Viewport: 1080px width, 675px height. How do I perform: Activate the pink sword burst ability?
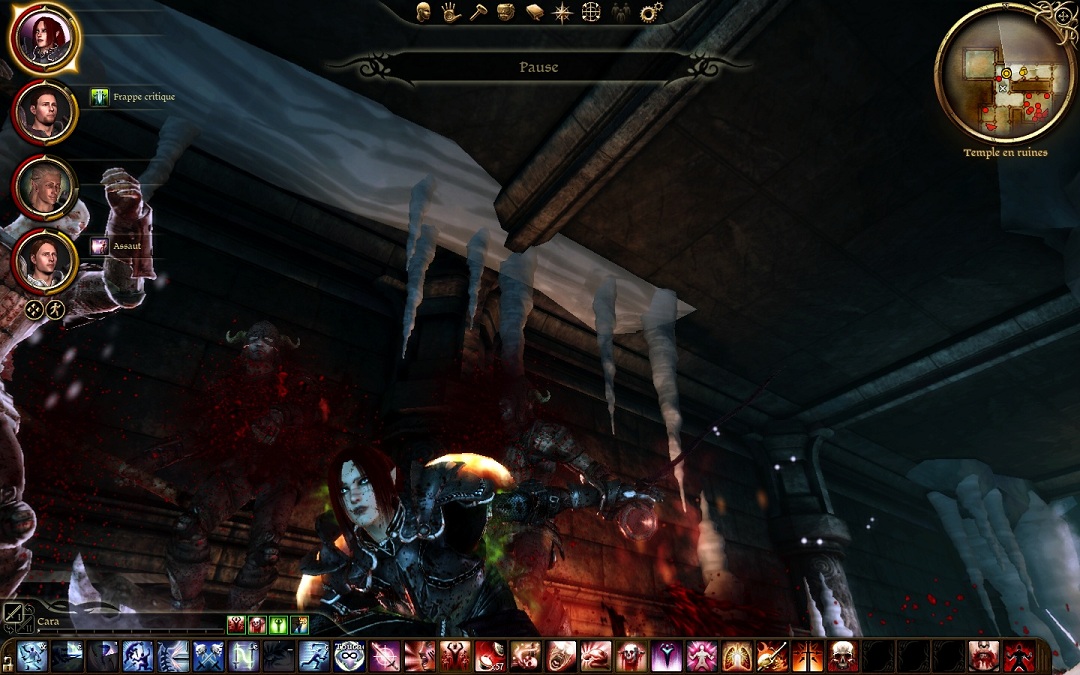click(385, 656)
